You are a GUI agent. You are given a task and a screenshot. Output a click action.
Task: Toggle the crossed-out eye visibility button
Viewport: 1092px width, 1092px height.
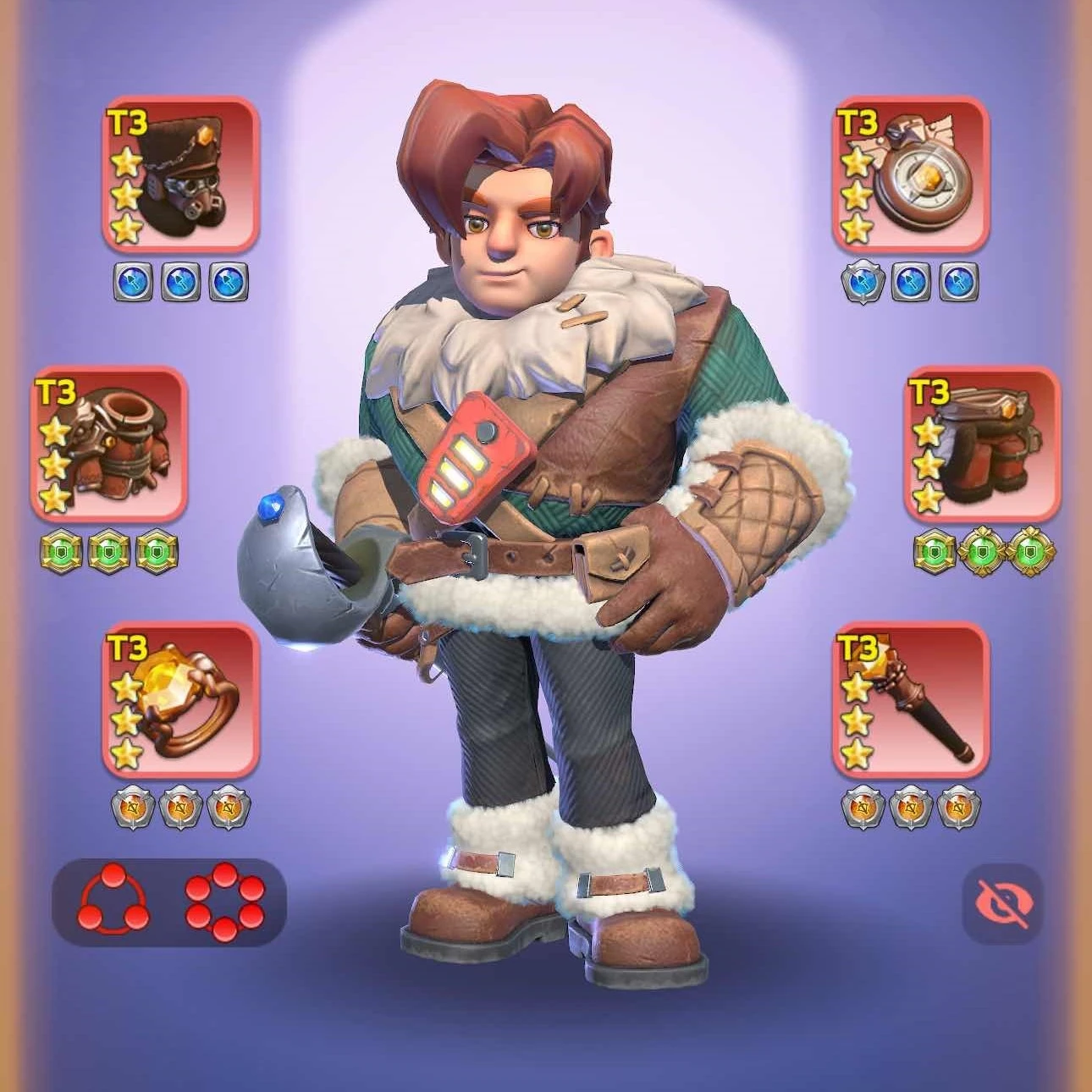tap(1003, 903)
